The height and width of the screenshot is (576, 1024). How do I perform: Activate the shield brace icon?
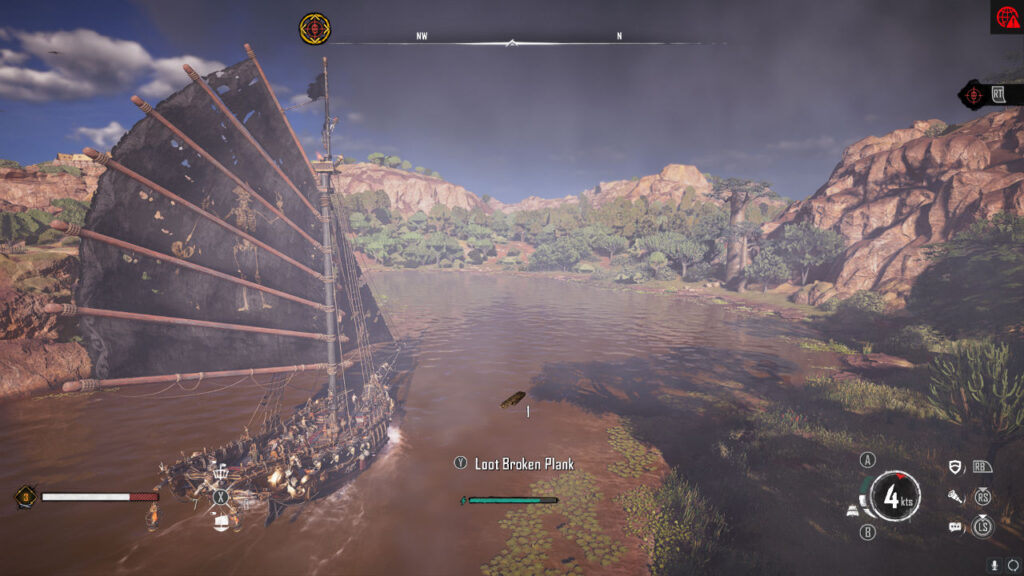955,467
